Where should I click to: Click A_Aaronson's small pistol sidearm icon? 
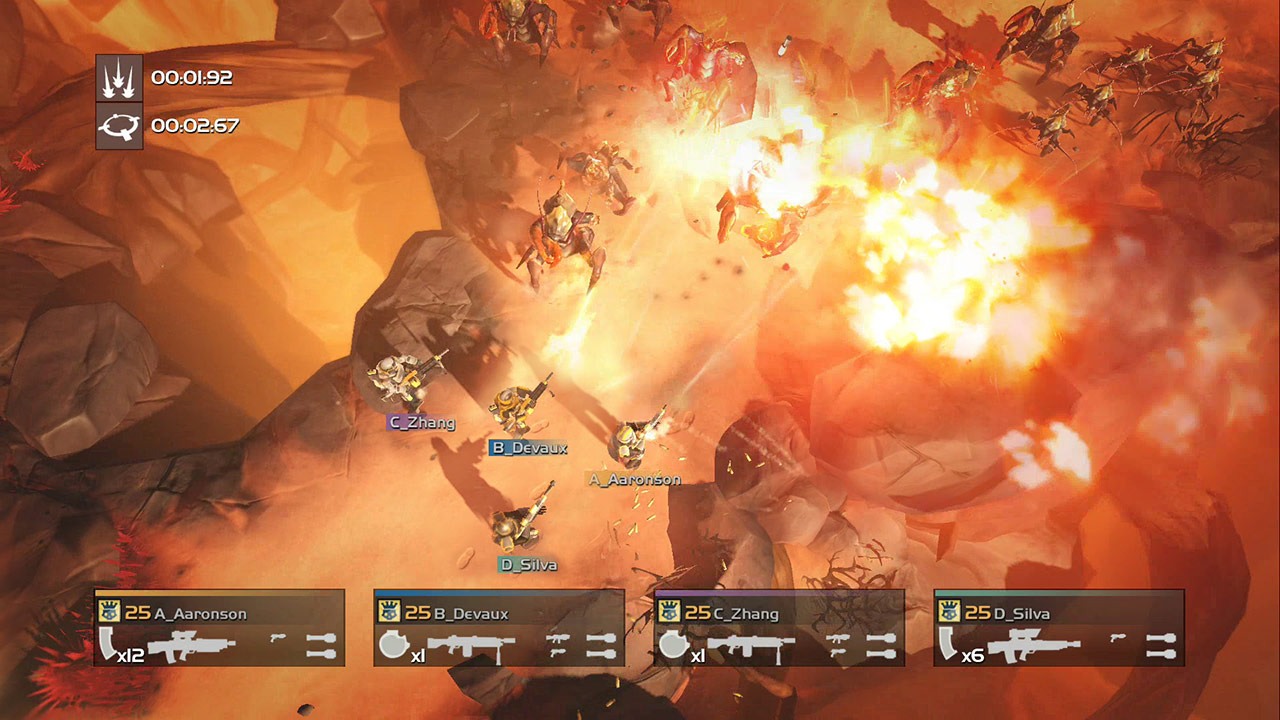tap(276, 637)
